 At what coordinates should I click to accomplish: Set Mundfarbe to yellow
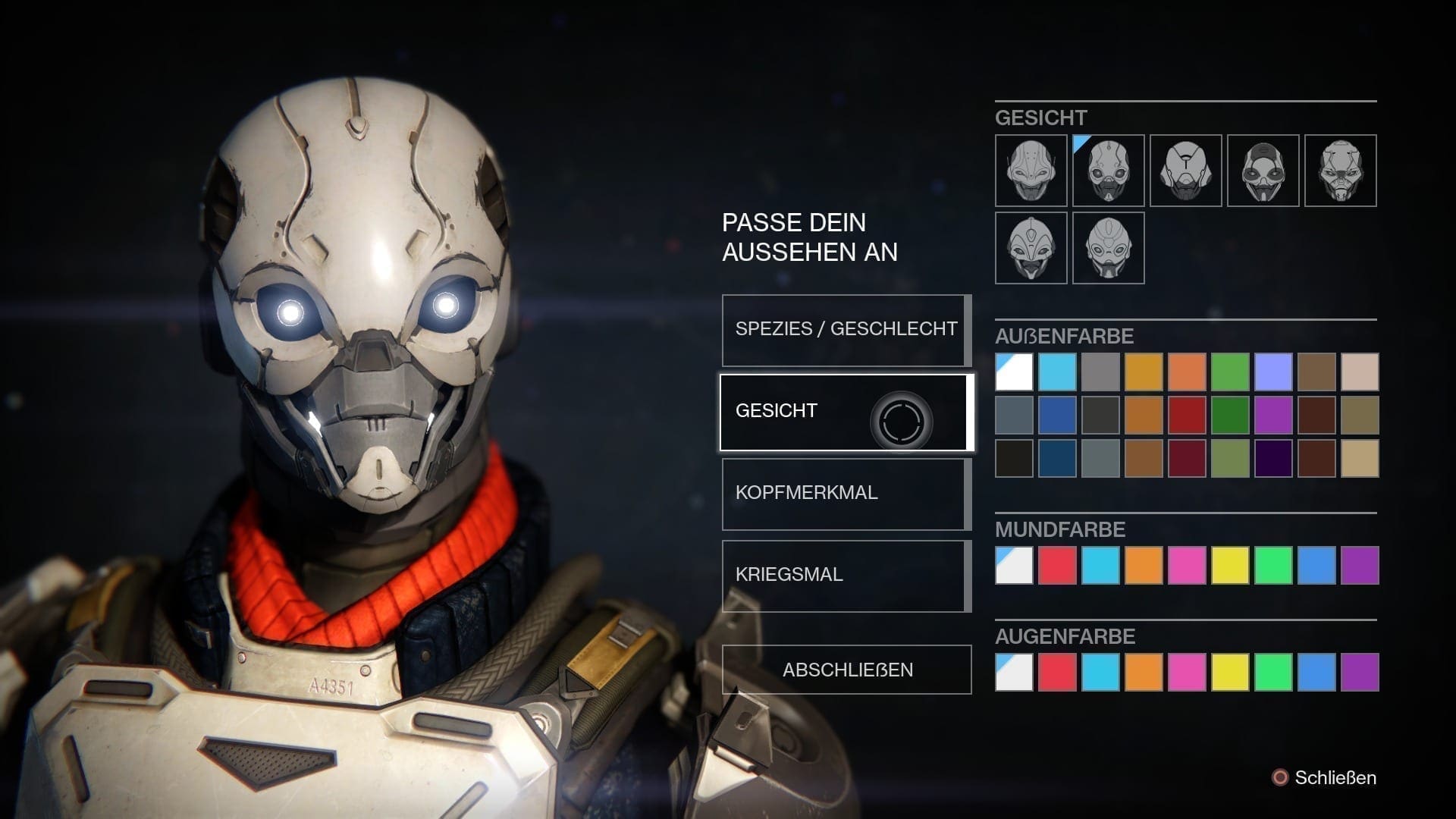tap(1230, 565)
